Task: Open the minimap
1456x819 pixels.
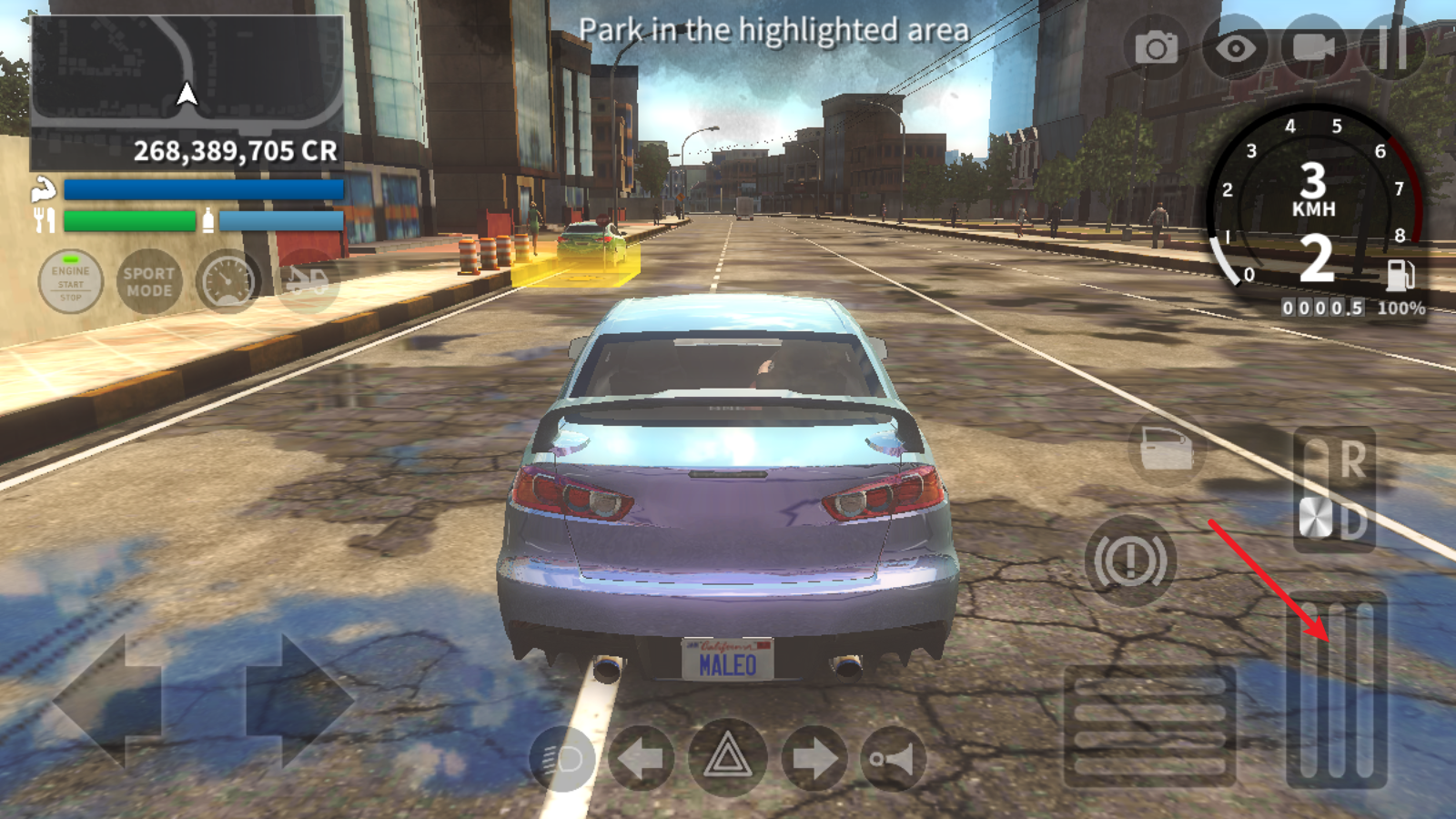Action: point(187,71)
